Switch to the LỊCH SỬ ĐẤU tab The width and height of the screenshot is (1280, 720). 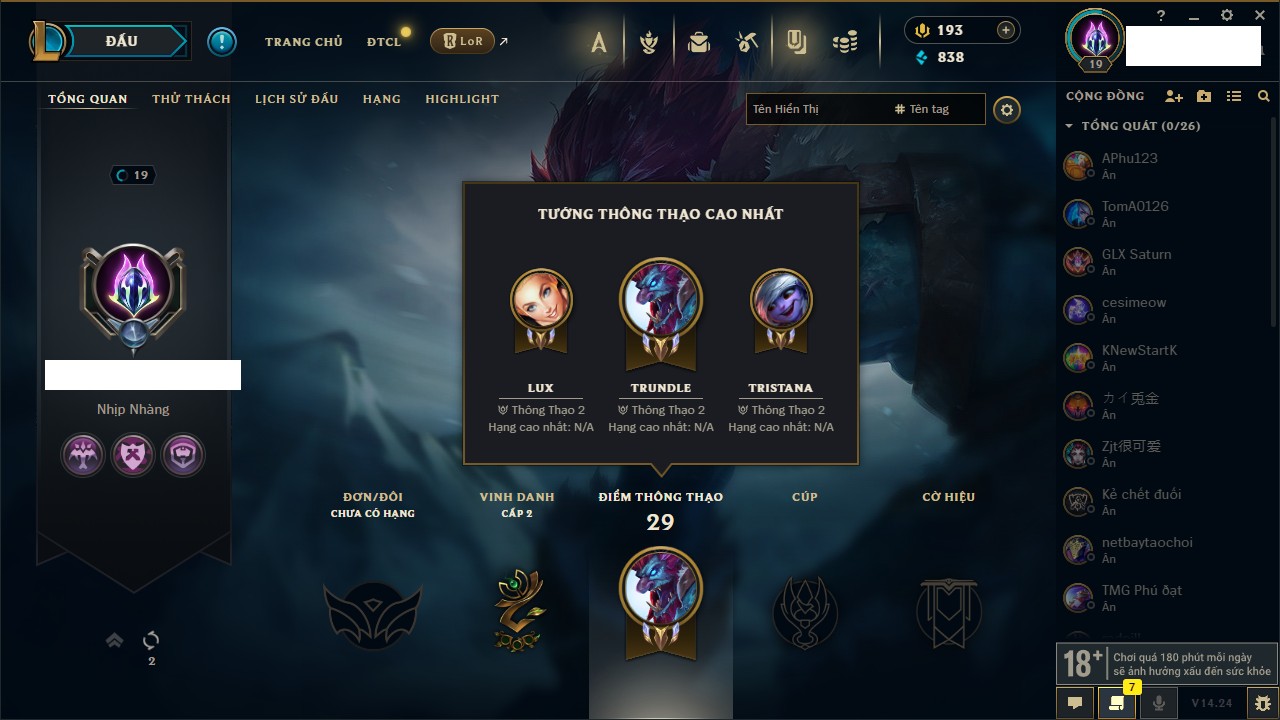296,99
